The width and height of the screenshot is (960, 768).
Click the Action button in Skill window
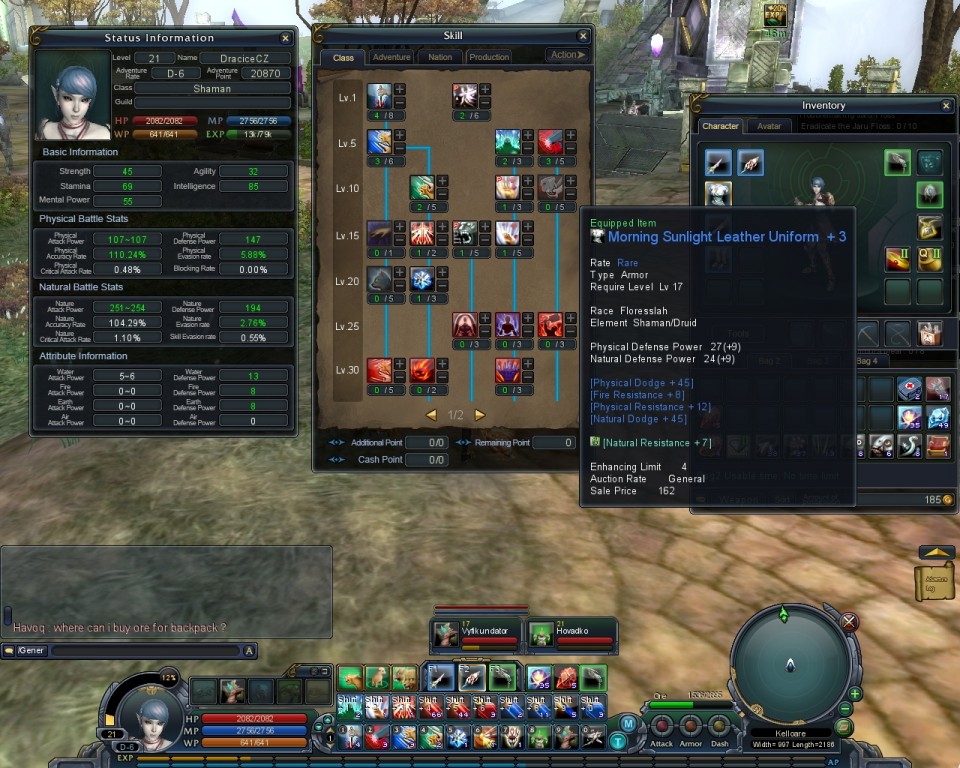point(567,55)
